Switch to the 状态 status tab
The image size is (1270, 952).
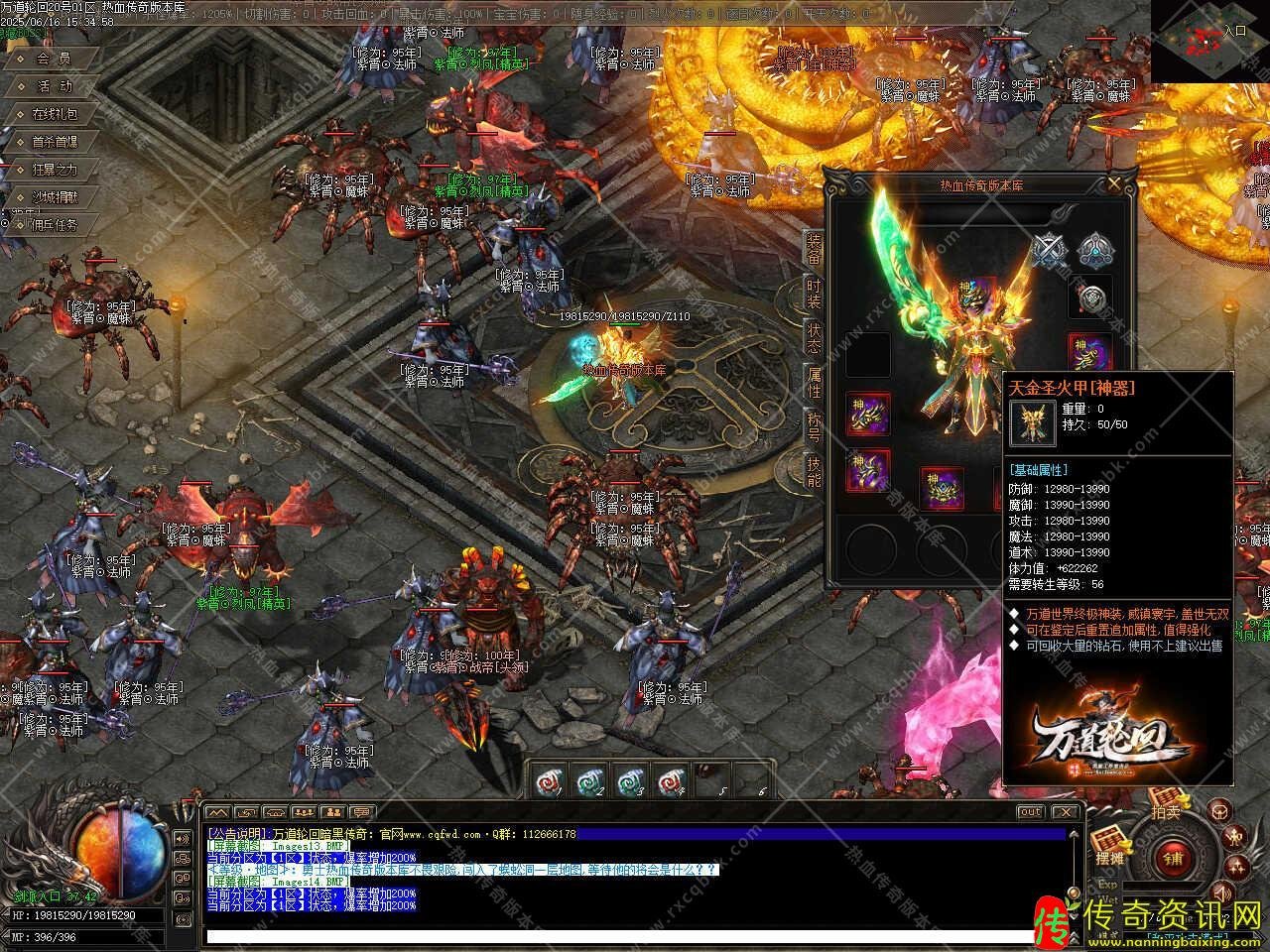click(814, 337)
